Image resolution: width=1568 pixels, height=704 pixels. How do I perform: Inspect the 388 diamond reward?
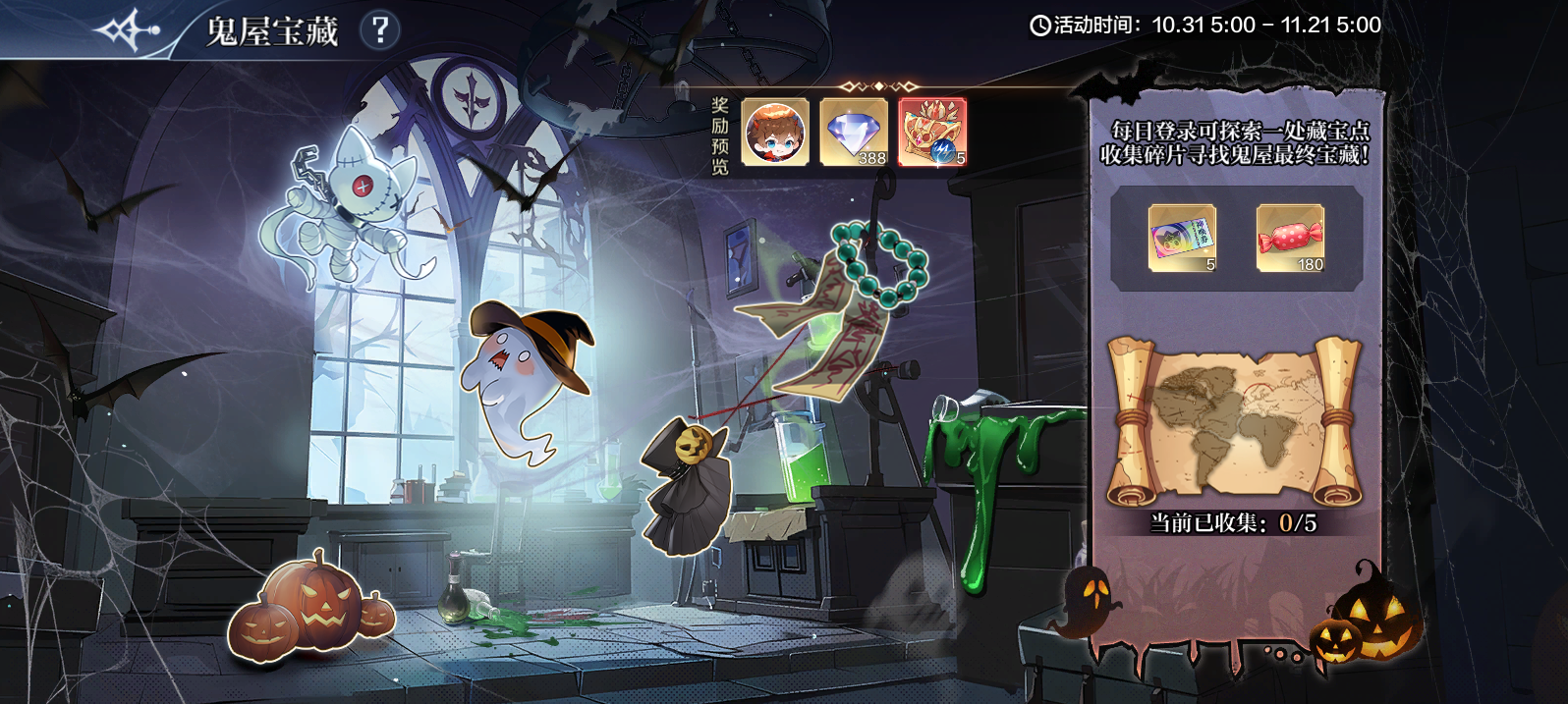click(x=854, y=132)
